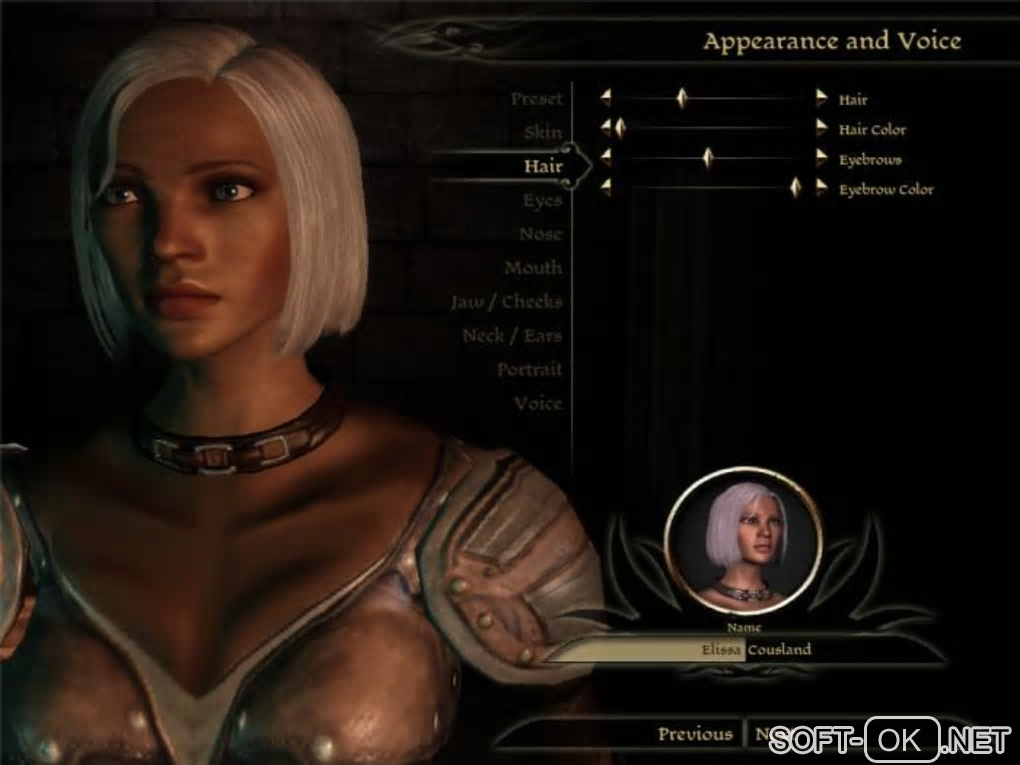Select the Jaw / Cheeks category
This screenshot has height=765, width=1020.
click(x=506, y=302)
